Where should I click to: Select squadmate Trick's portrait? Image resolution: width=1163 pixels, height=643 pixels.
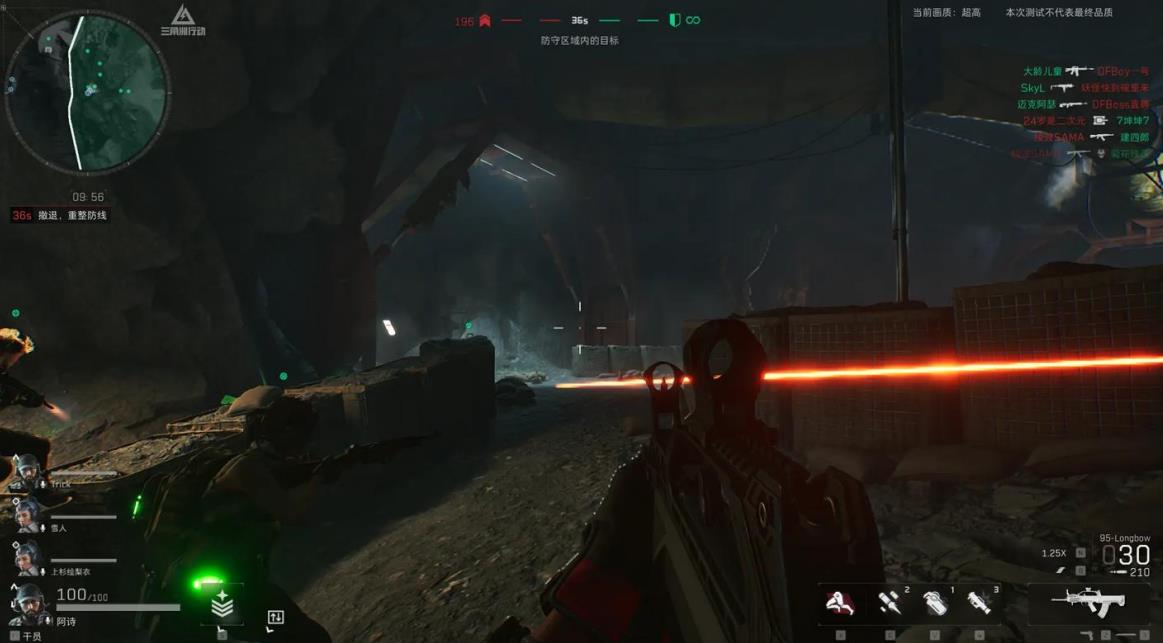pyautogui.click(x=27, y=470)
